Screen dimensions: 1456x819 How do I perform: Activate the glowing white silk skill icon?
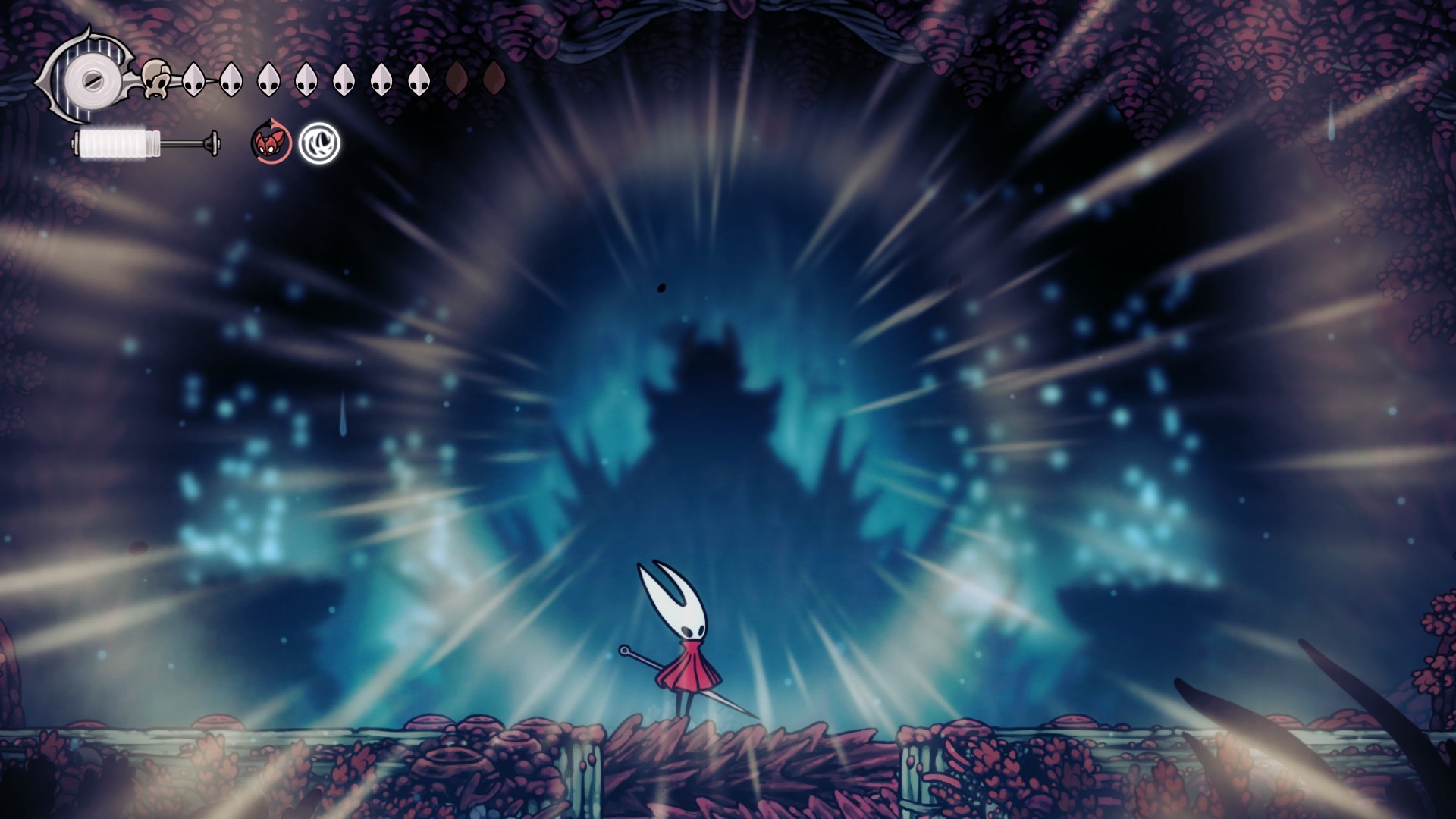(319, 143)
